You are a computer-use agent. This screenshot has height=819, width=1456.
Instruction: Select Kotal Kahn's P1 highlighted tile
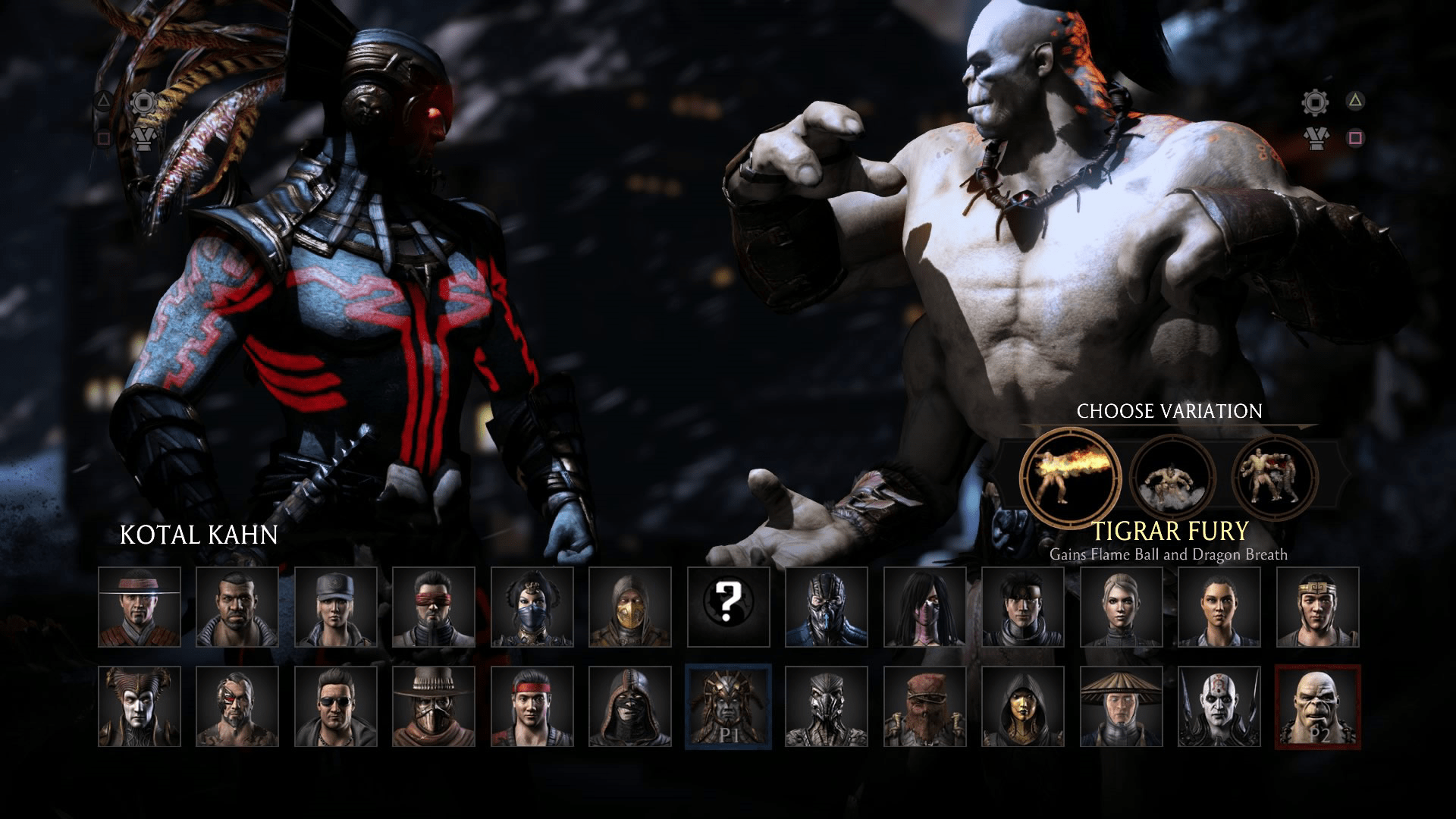pos(728,706)
